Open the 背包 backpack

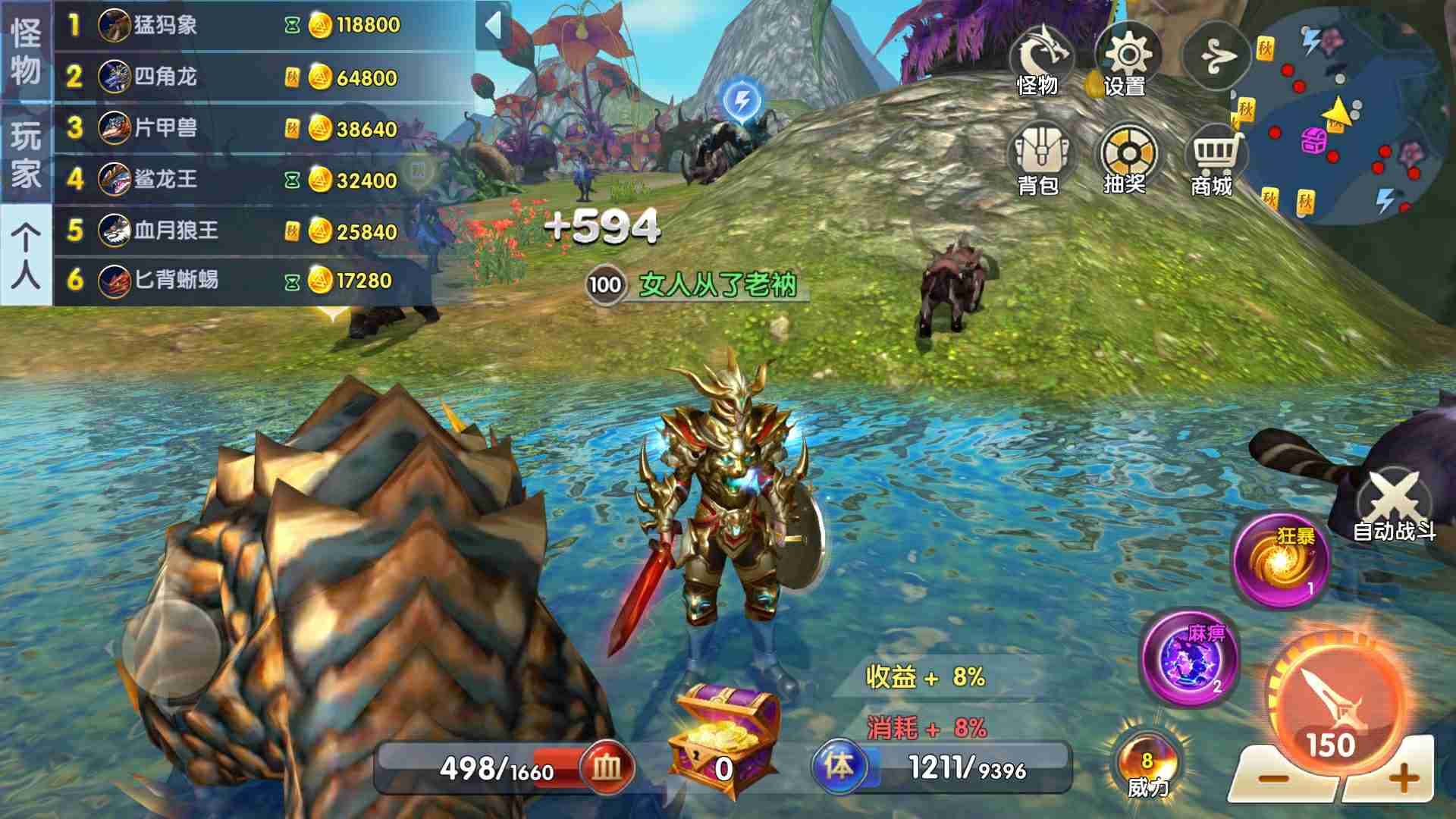1040,161
